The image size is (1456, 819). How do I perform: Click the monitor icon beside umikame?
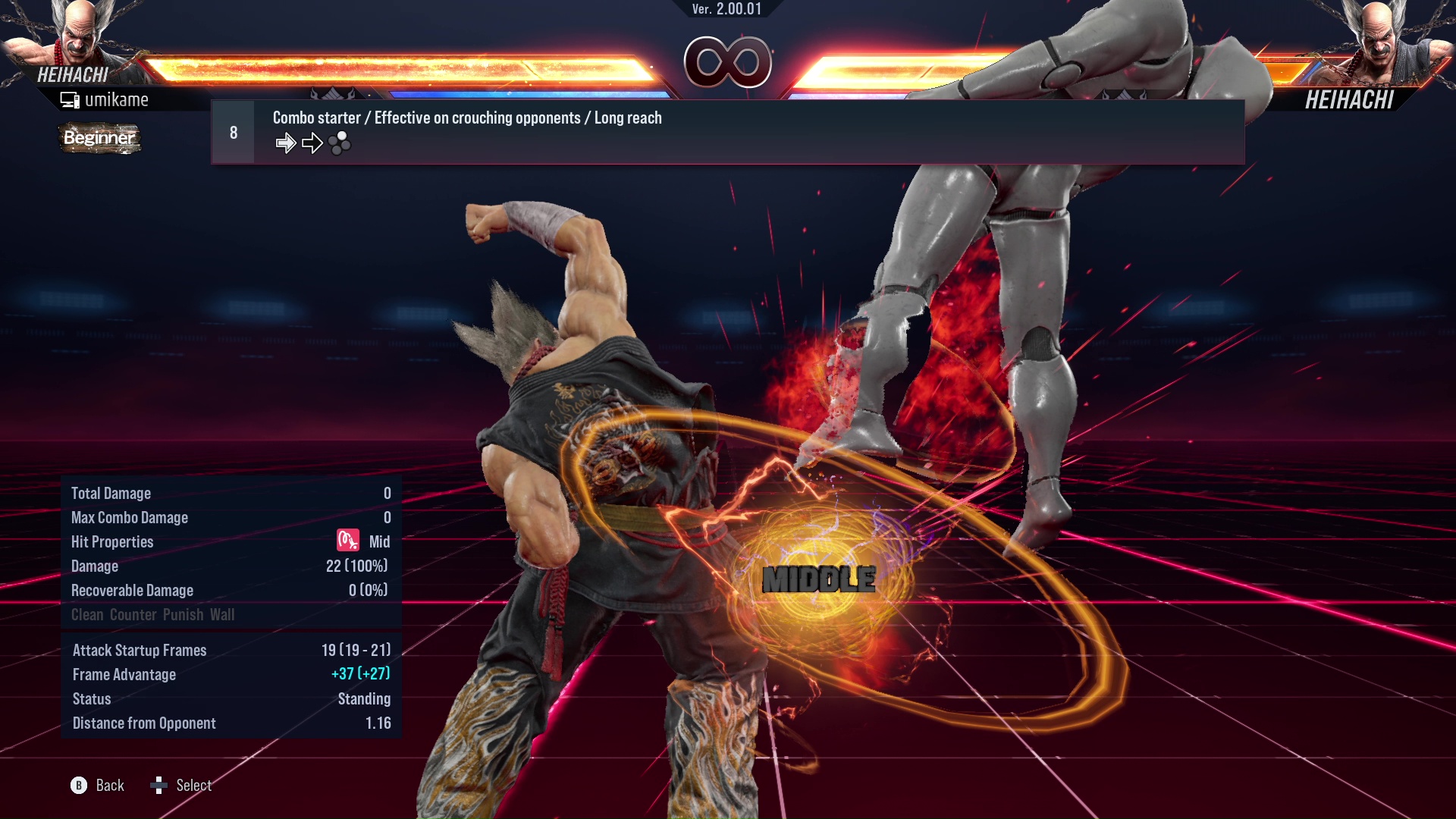pyautogui.click(x=69, y=99)
